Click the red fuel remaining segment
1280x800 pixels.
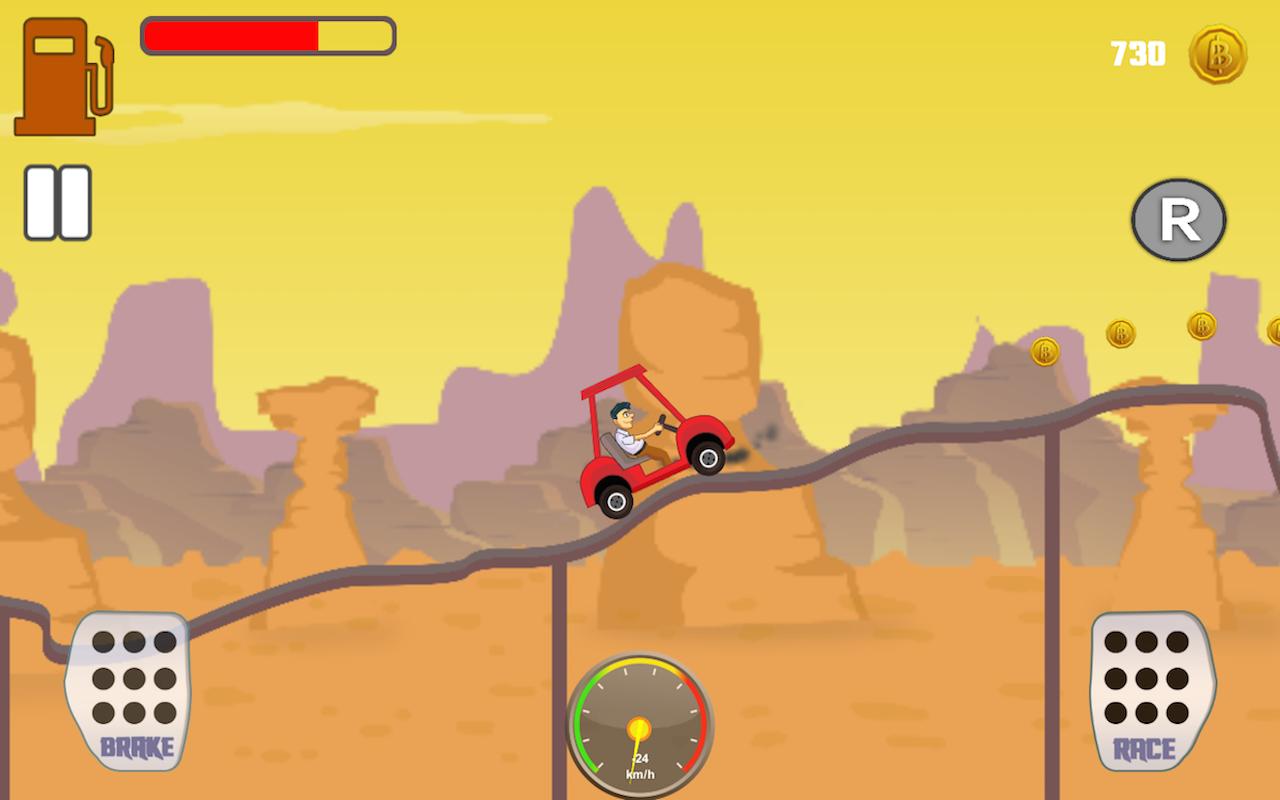230,36
